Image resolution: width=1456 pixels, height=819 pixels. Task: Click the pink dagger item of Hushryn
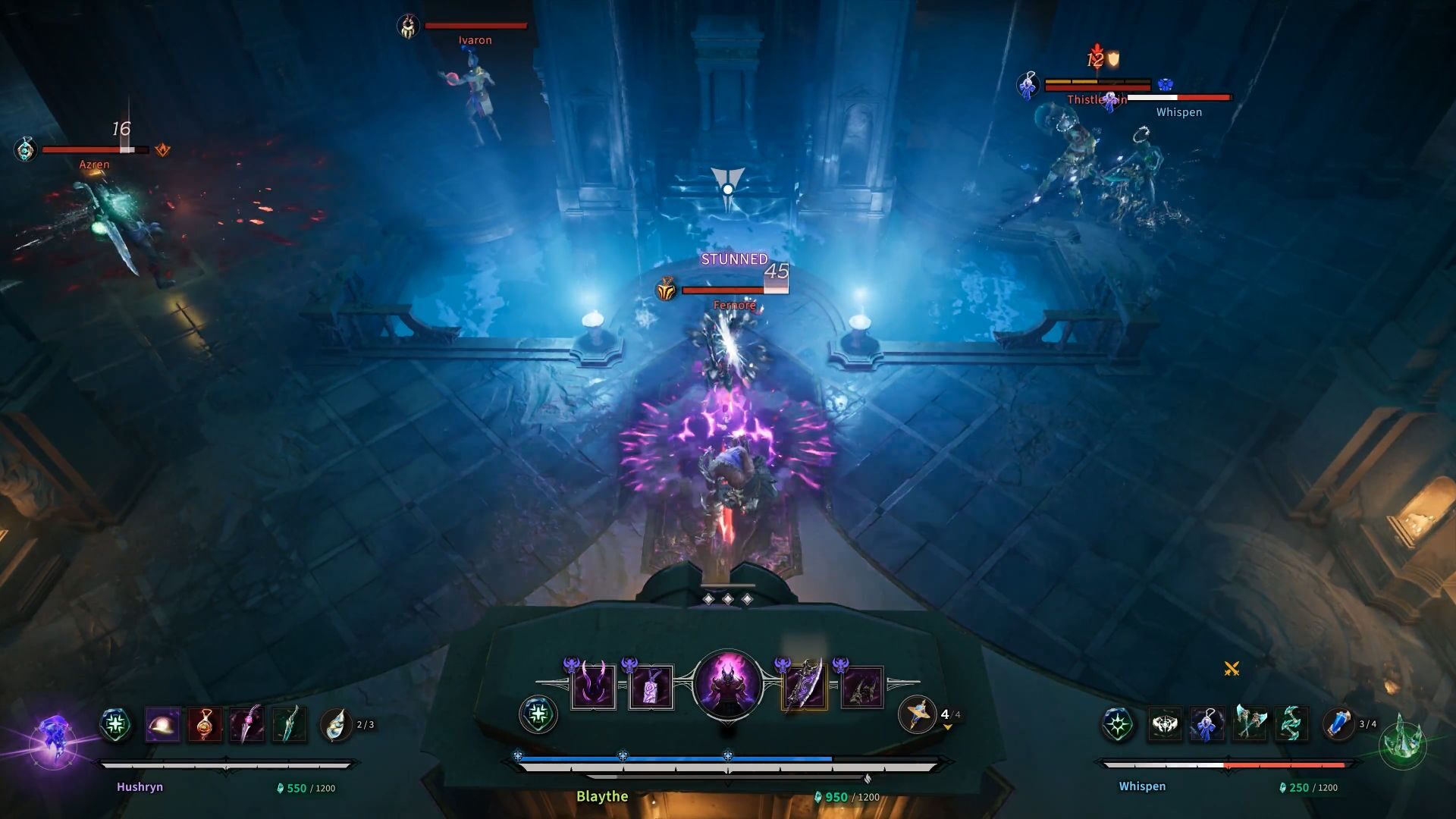(247, 723)
